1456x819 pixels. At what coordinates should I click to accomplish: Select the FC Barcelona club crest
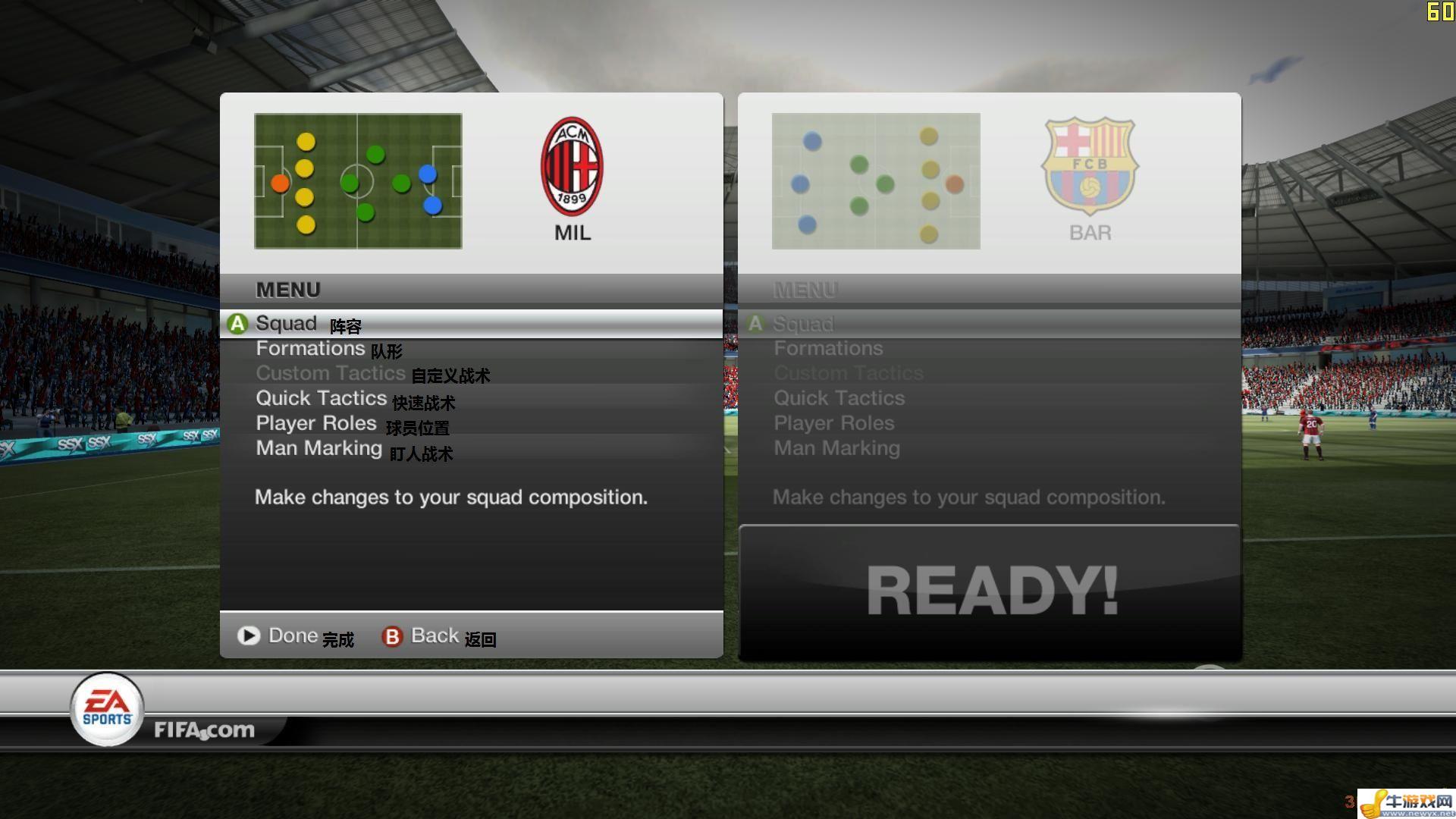1090,166
